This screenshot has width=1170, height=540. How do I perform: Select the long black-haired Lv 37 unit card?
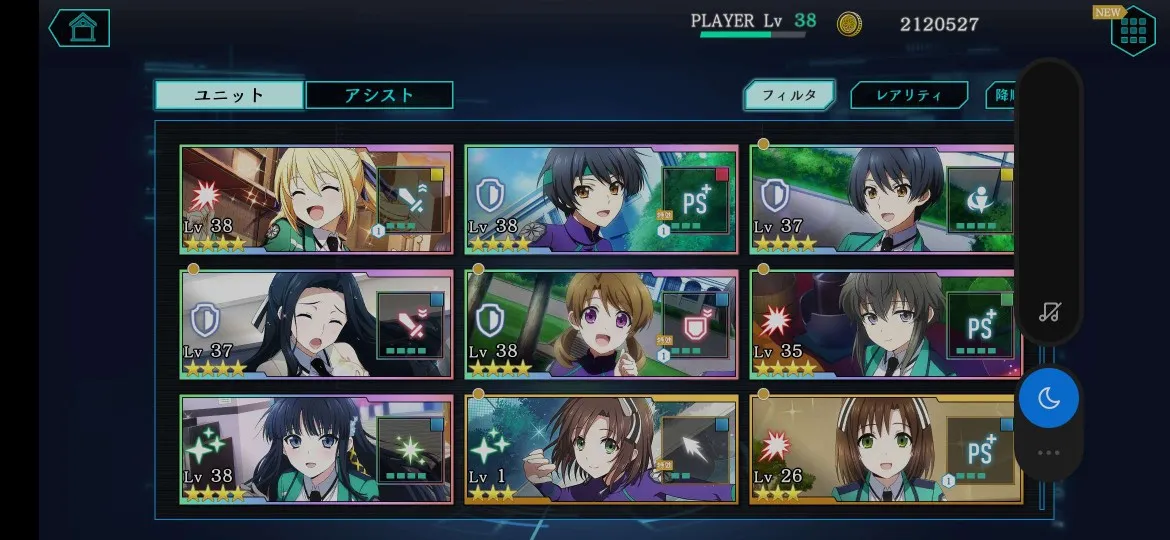point(316,324)
